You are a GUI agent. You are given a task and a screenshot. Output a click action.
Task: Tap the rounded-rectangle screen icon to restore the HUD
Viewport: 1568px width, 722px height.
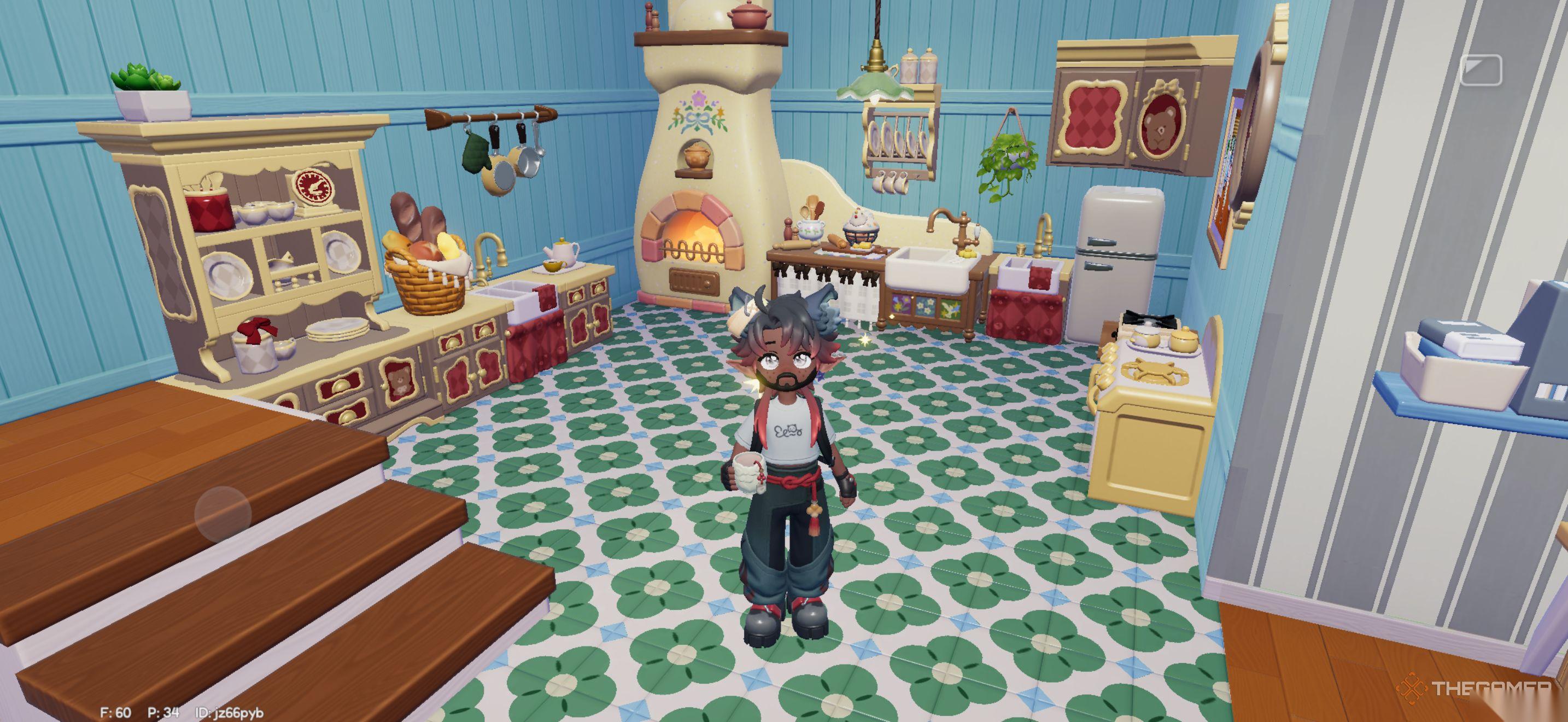coord(1481,70)
